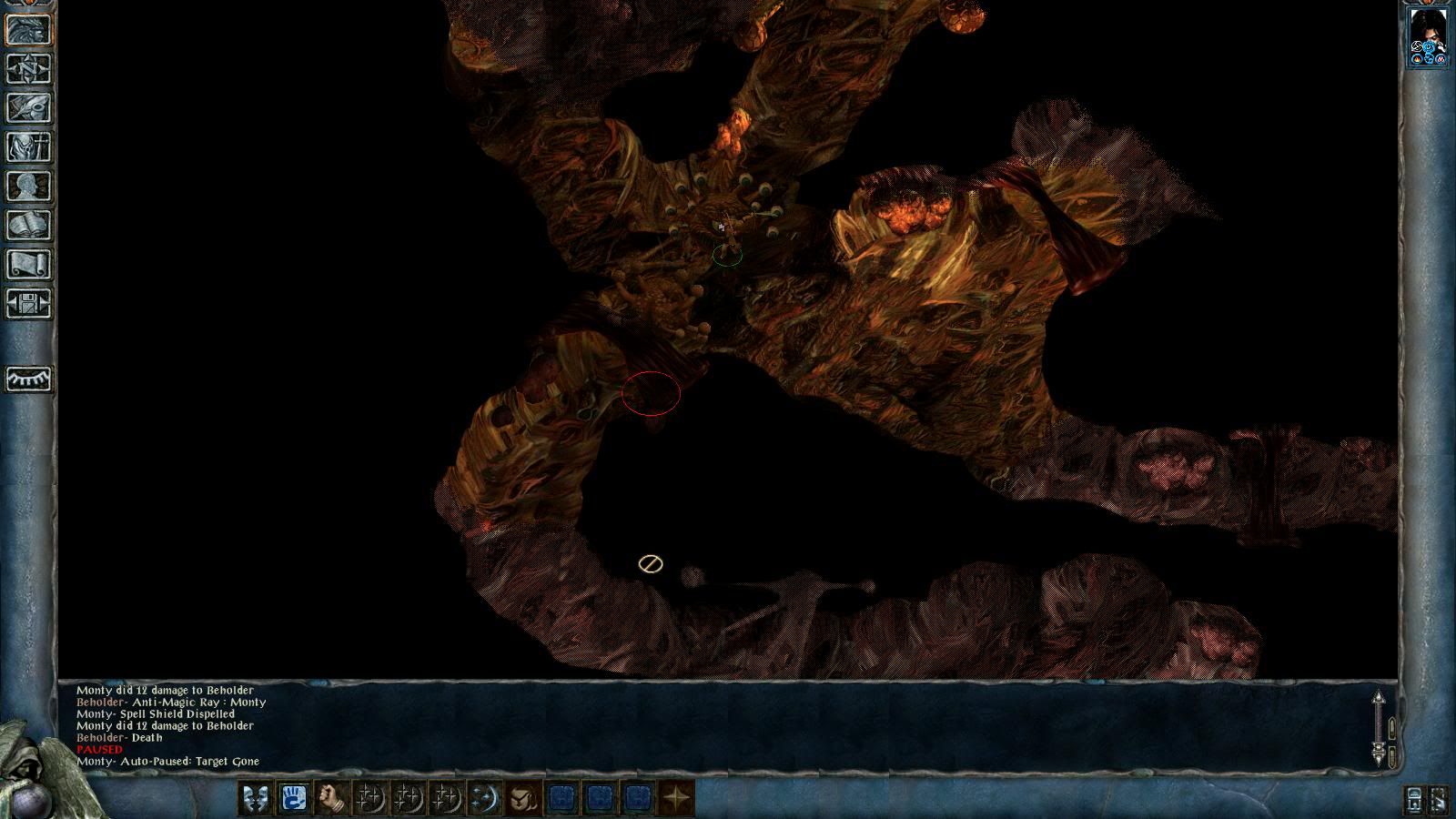
Task: Choose the fist weapon slot
Action: [x=331, y=799]
